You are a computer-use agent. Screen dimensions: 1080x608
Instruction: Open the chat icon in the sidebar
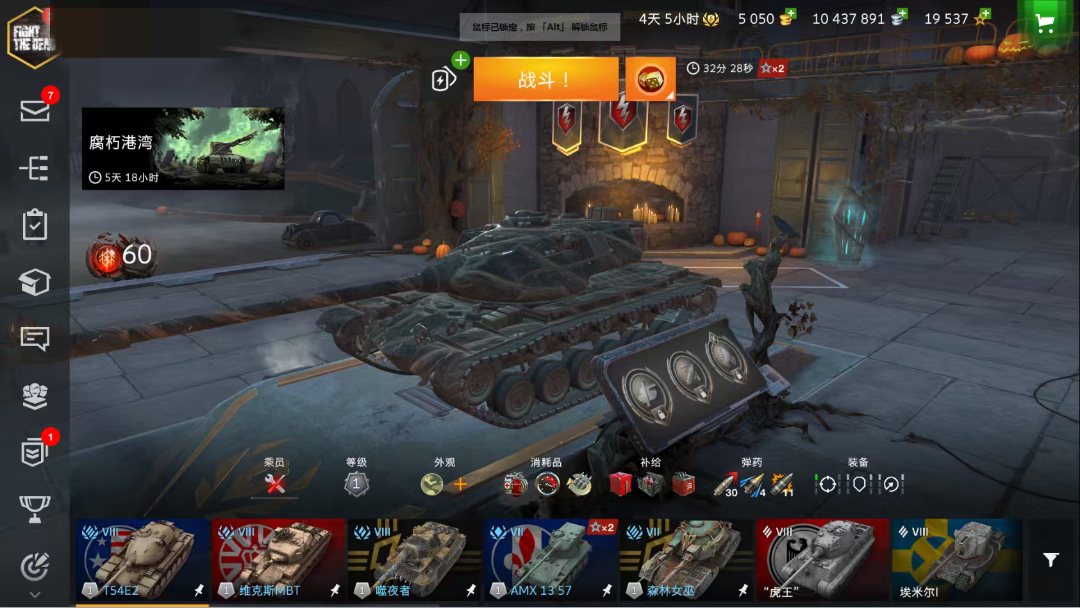point(35,338)
